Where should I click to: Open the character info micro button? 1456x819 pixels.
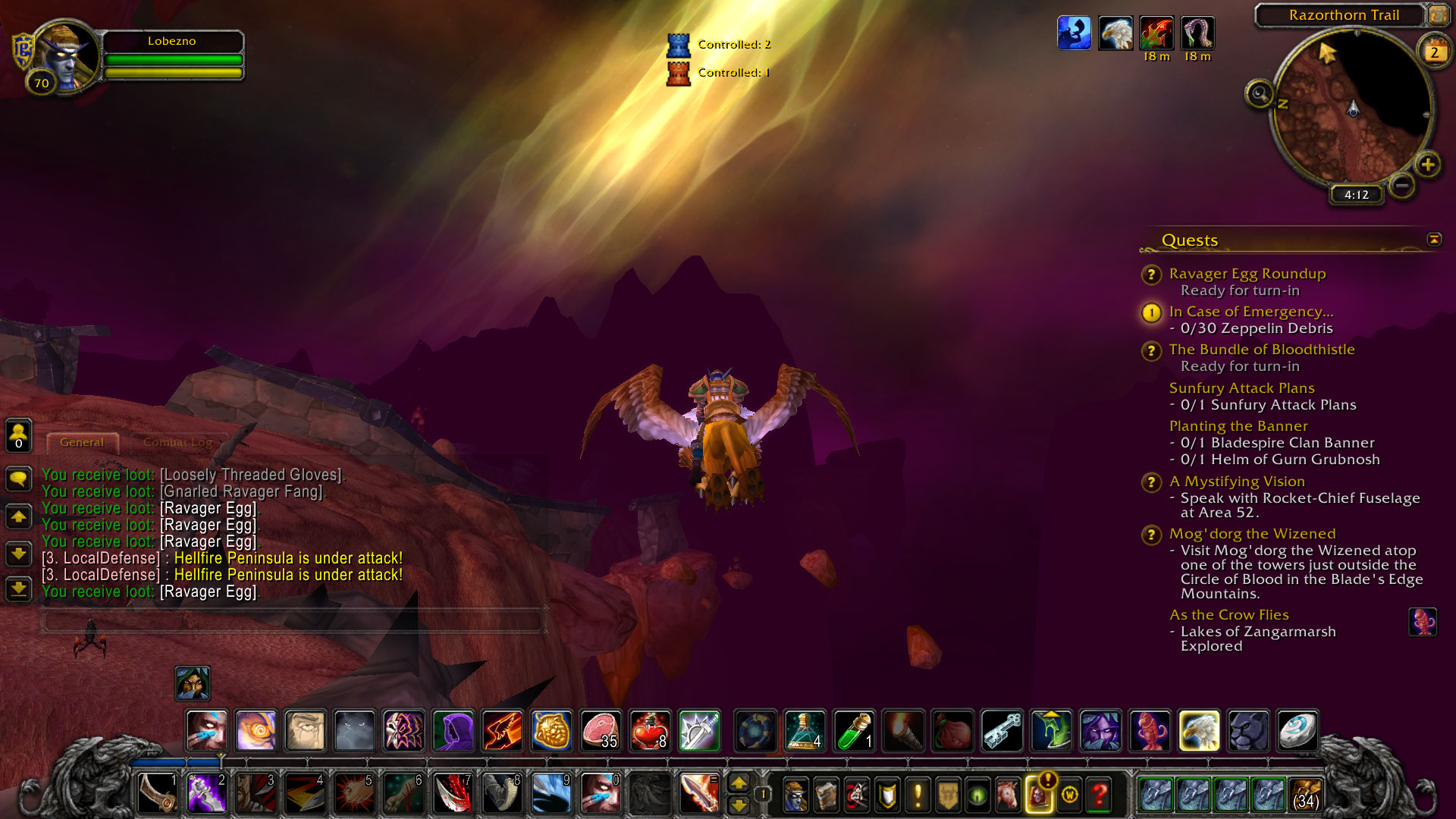click(795, 795)
